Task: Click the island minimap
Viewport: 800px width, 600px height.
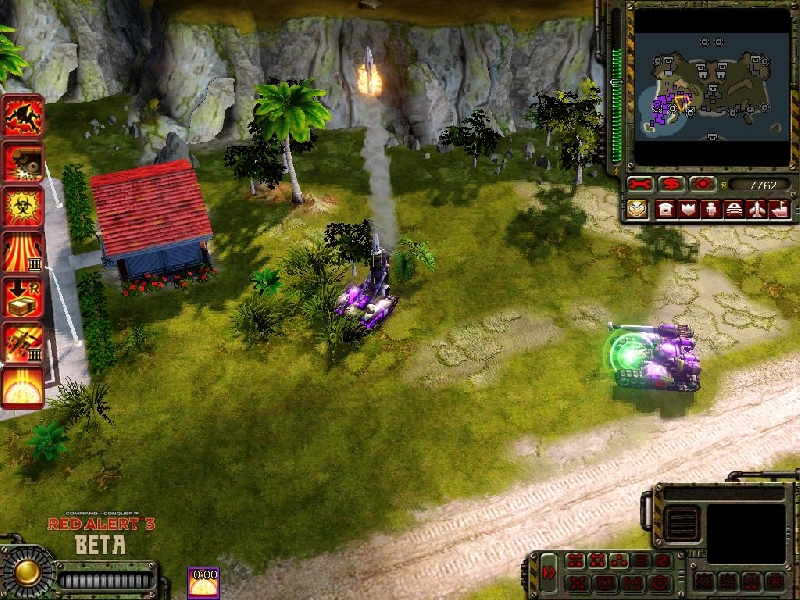Action: point(710,87)
